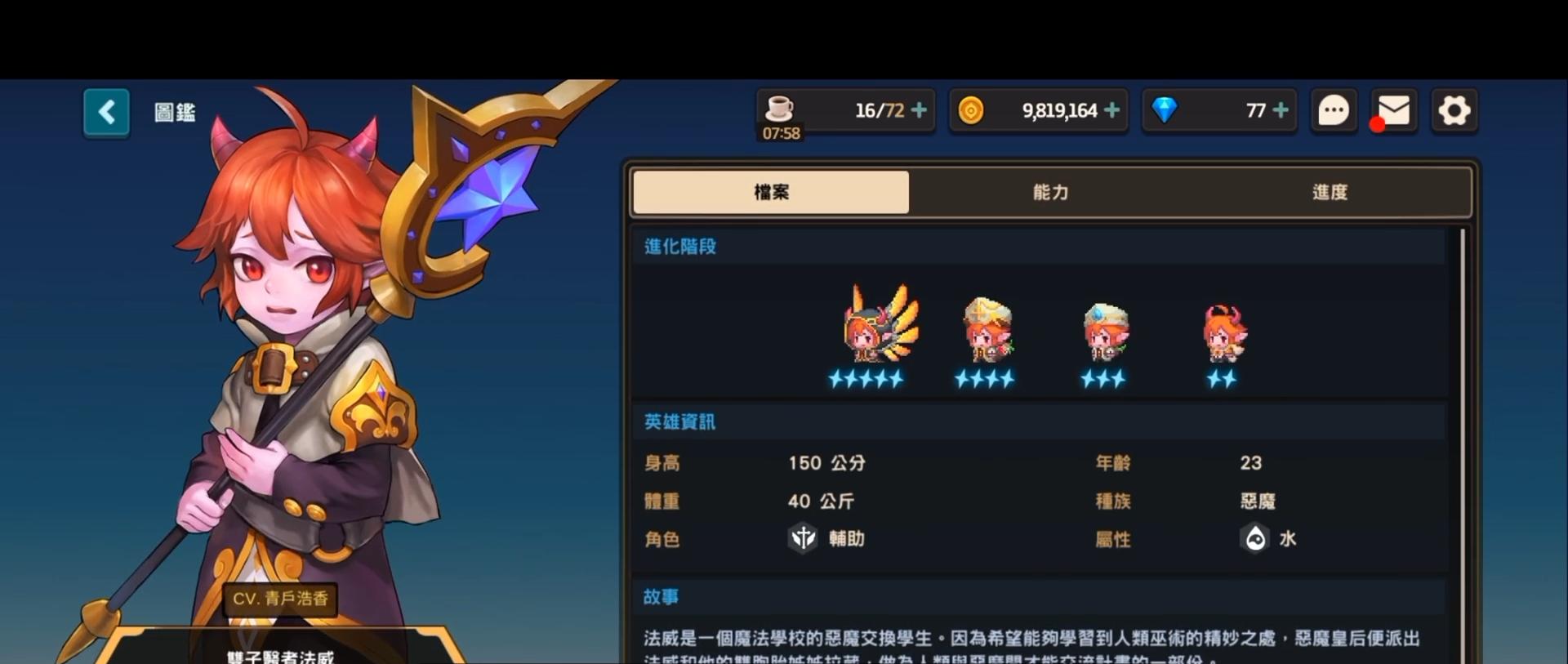Open the game settings gear
The width and height of the screenshot is (1568, 664).
point(1454,110)
